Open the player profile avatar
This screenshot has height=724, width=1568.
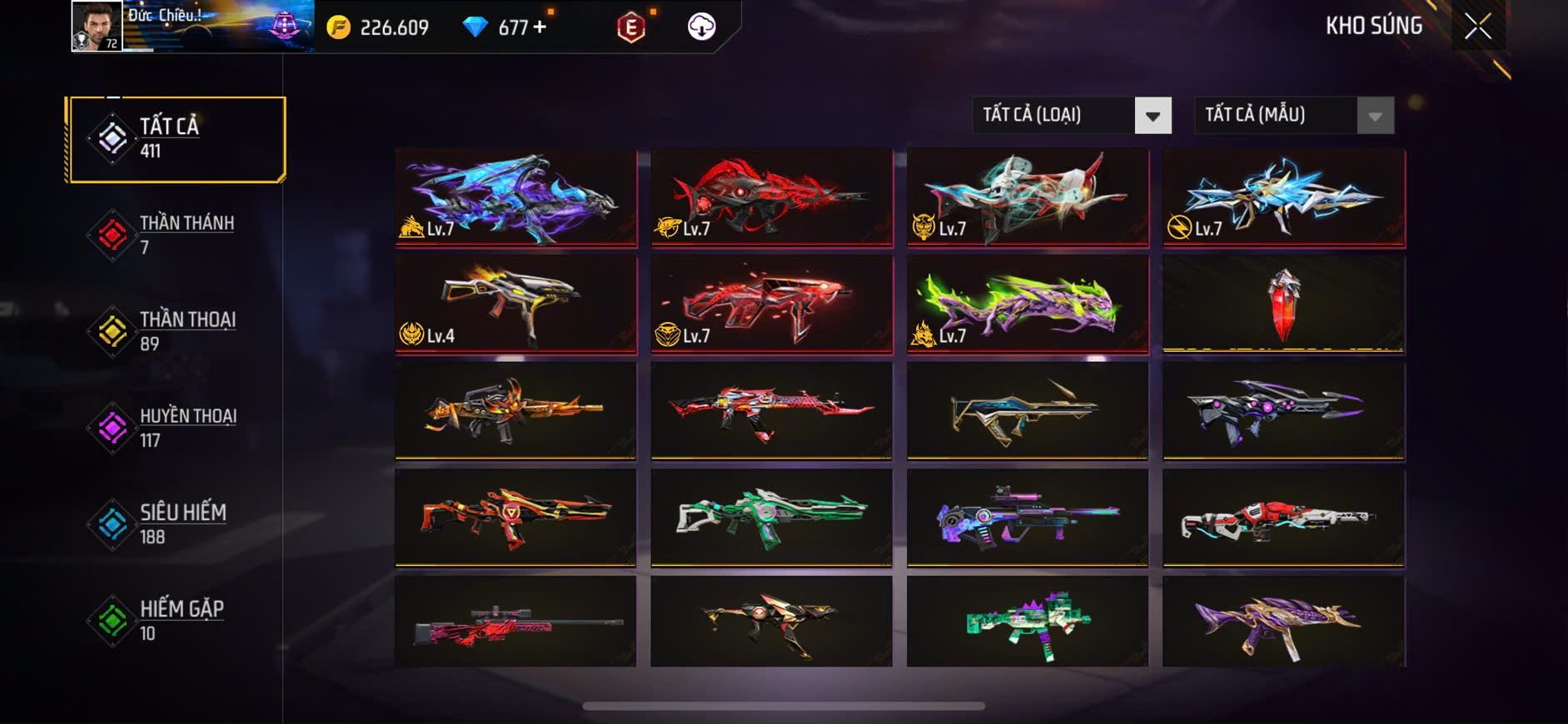click(x=97, y=26)
